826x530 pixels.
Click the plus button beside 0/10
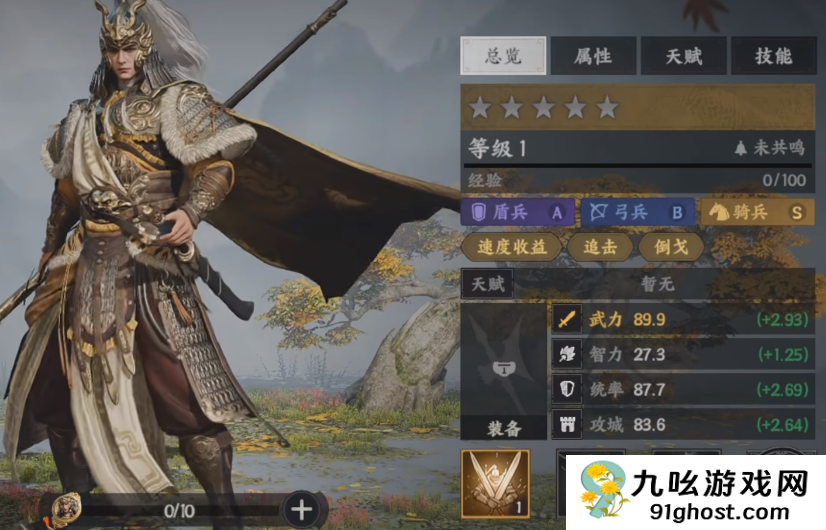301,510
